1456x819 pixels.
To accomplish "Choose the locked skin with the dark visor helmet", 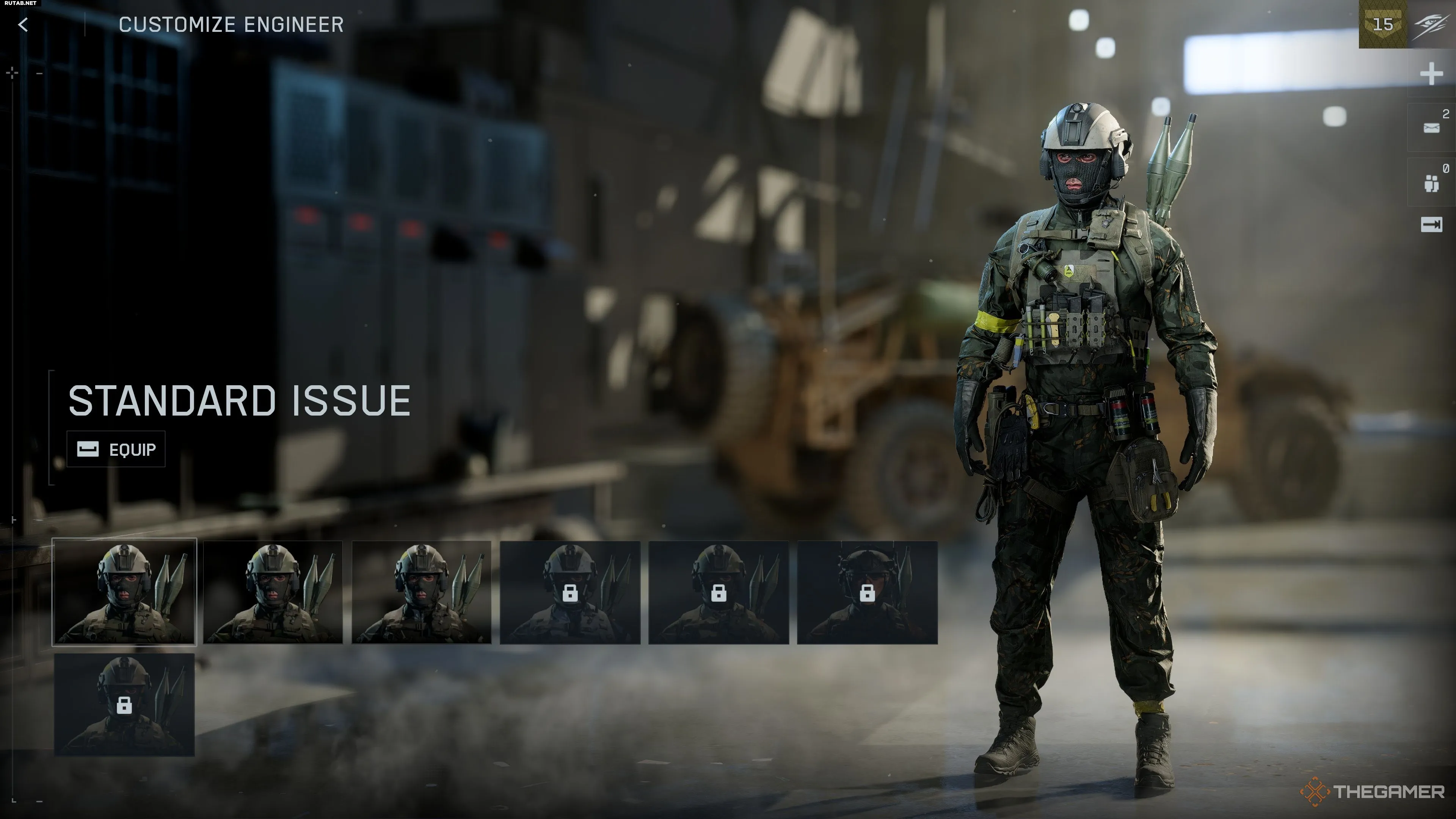I will pyautogui.click(x=867, y=592).
